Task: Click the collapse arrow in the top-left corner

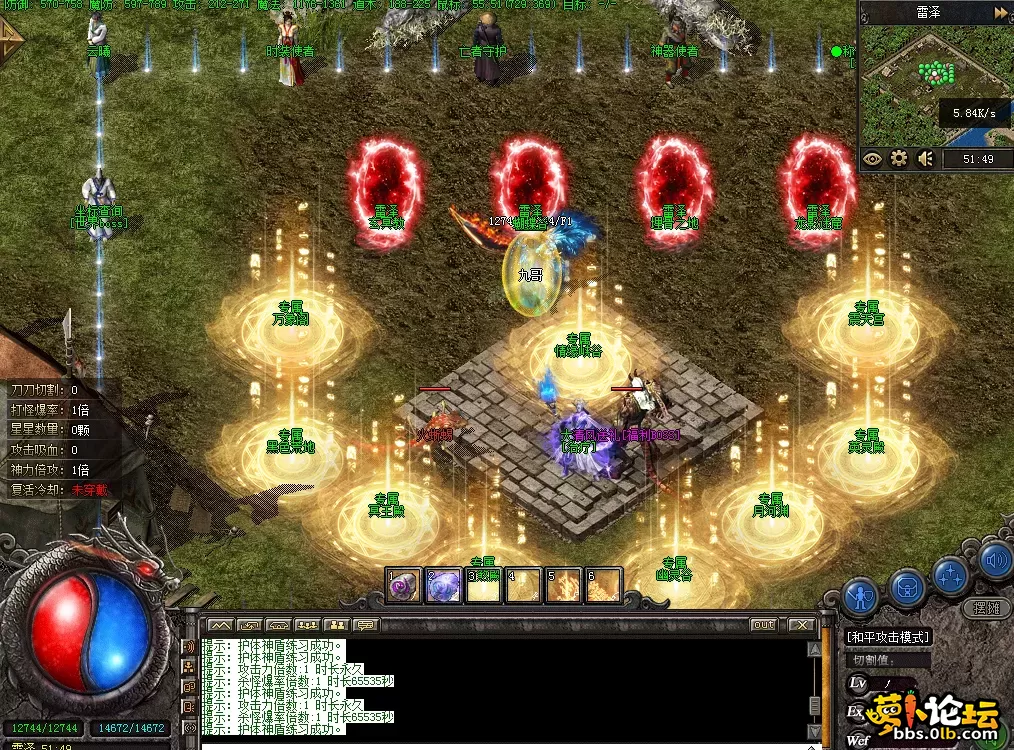Action: point(12,42)
